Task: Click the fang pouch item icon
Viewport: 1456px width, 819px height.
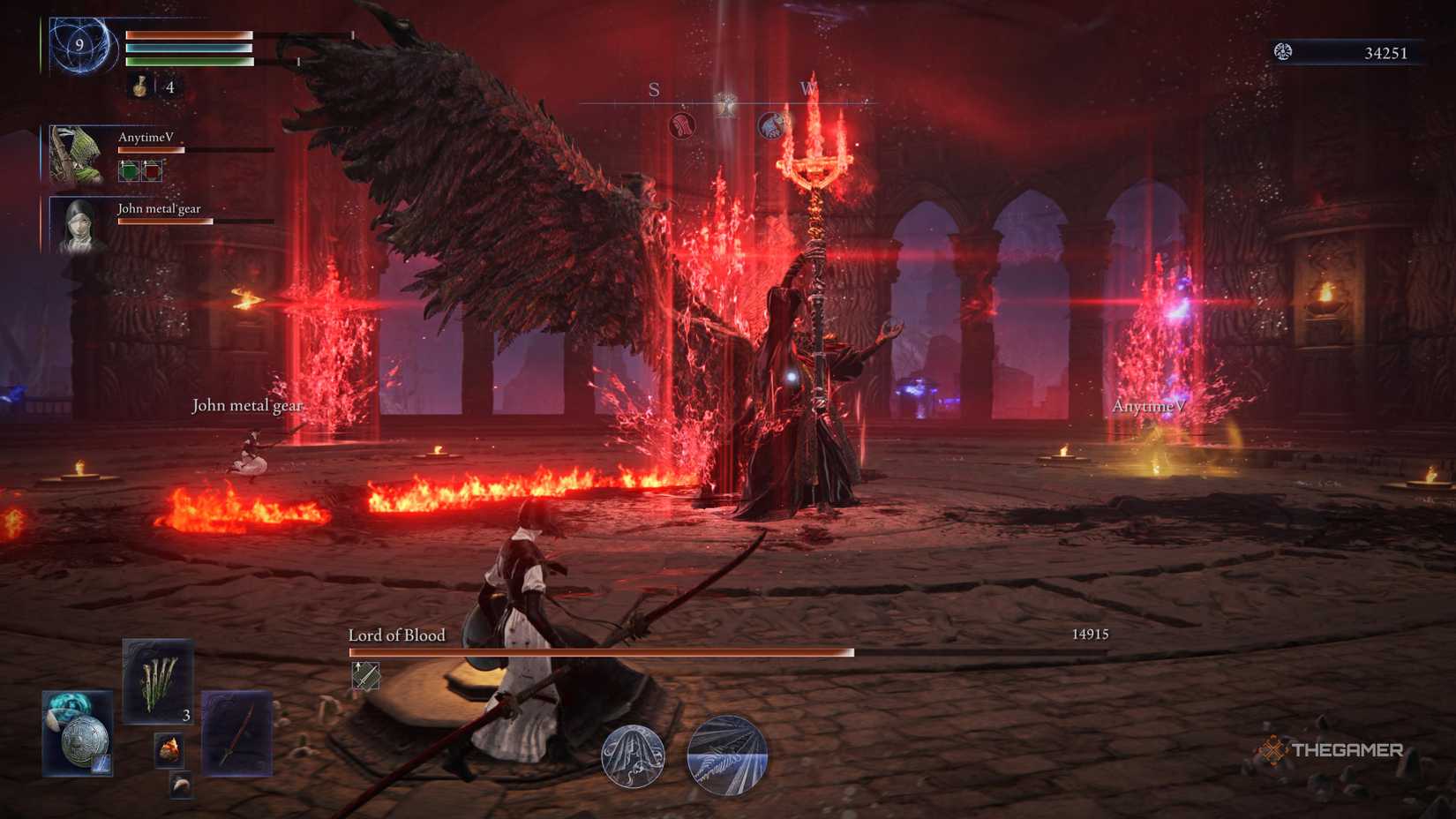Action: pyautogui.click(x=180, y=785)
